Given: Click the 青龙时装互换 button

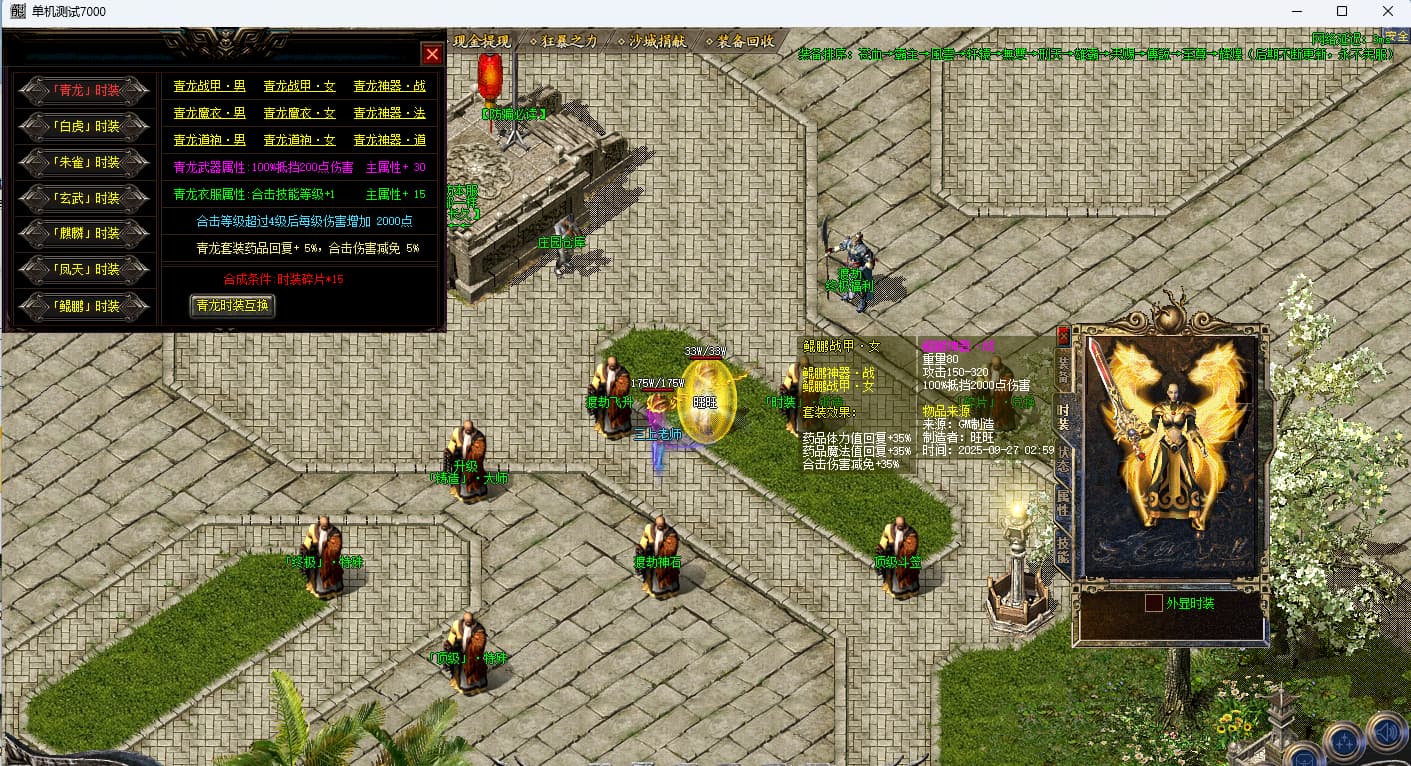Looking at the screenshot, I should pyautogui.click(x=232, y=306).
